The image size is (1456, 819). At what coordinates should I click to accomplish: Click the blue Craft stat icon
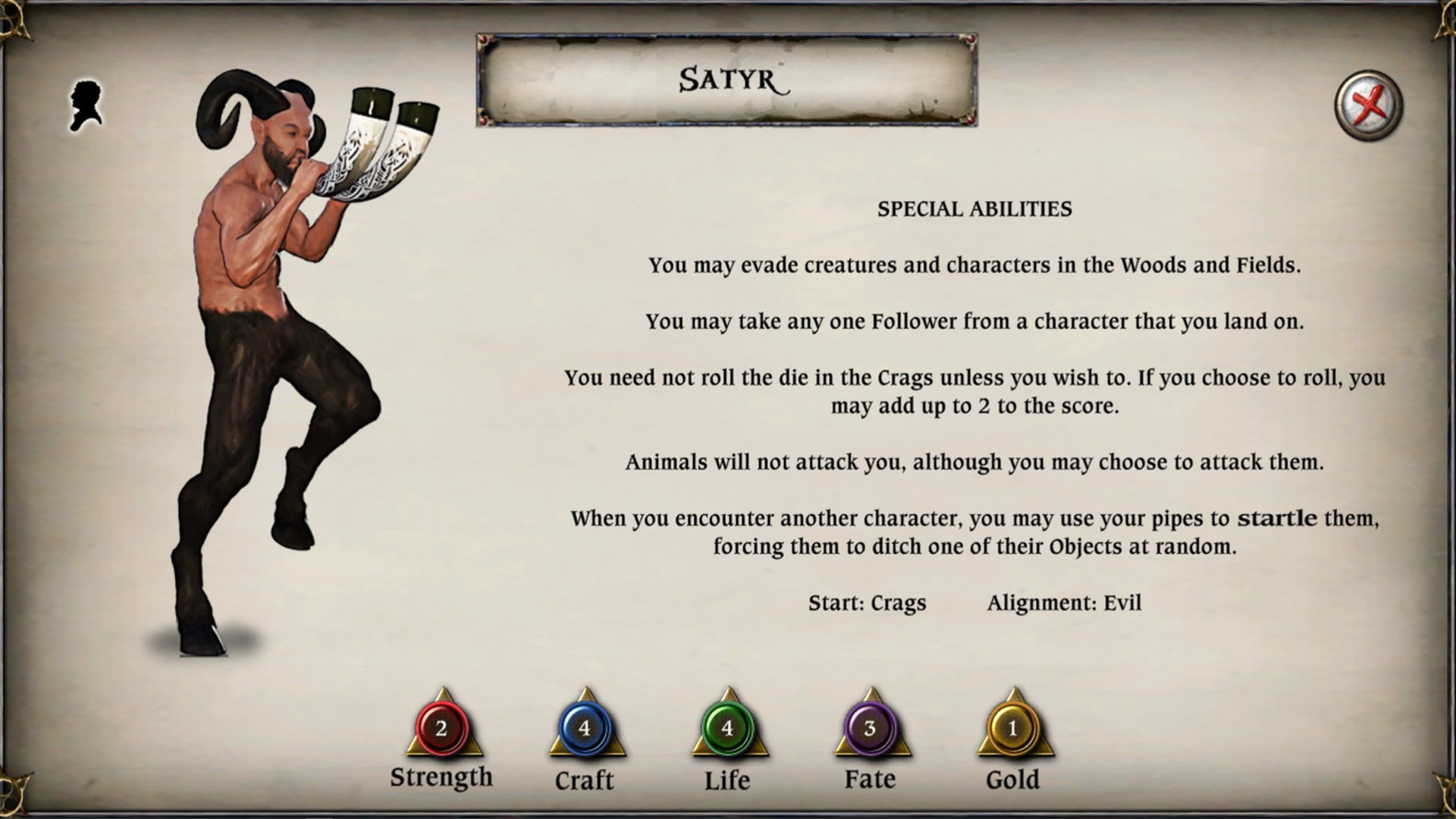[x=585, y=730]
